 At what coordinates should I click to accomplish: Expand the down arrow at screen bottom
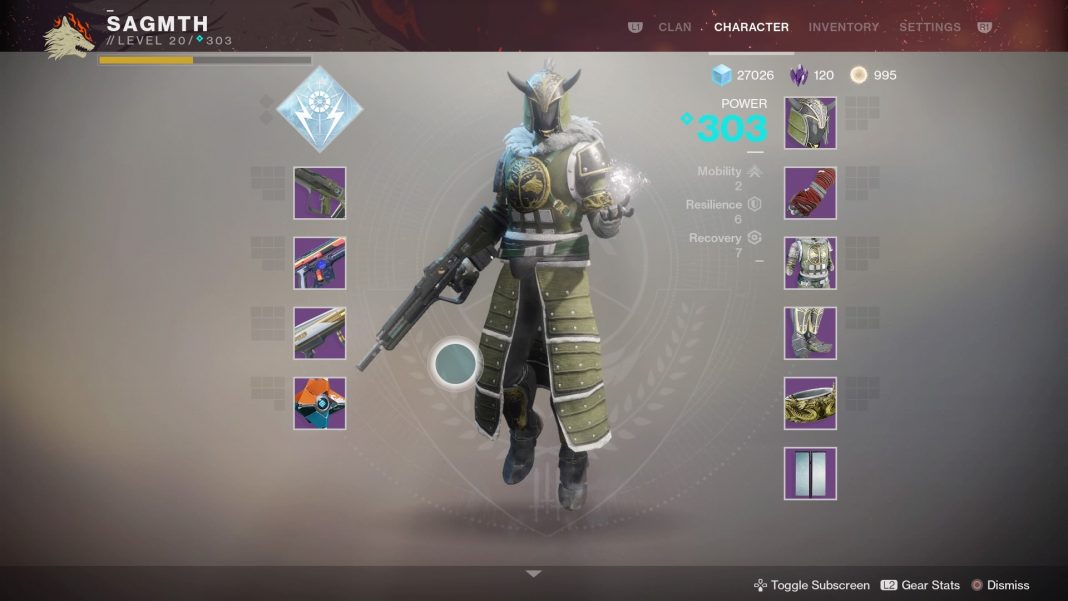(533, 574)
